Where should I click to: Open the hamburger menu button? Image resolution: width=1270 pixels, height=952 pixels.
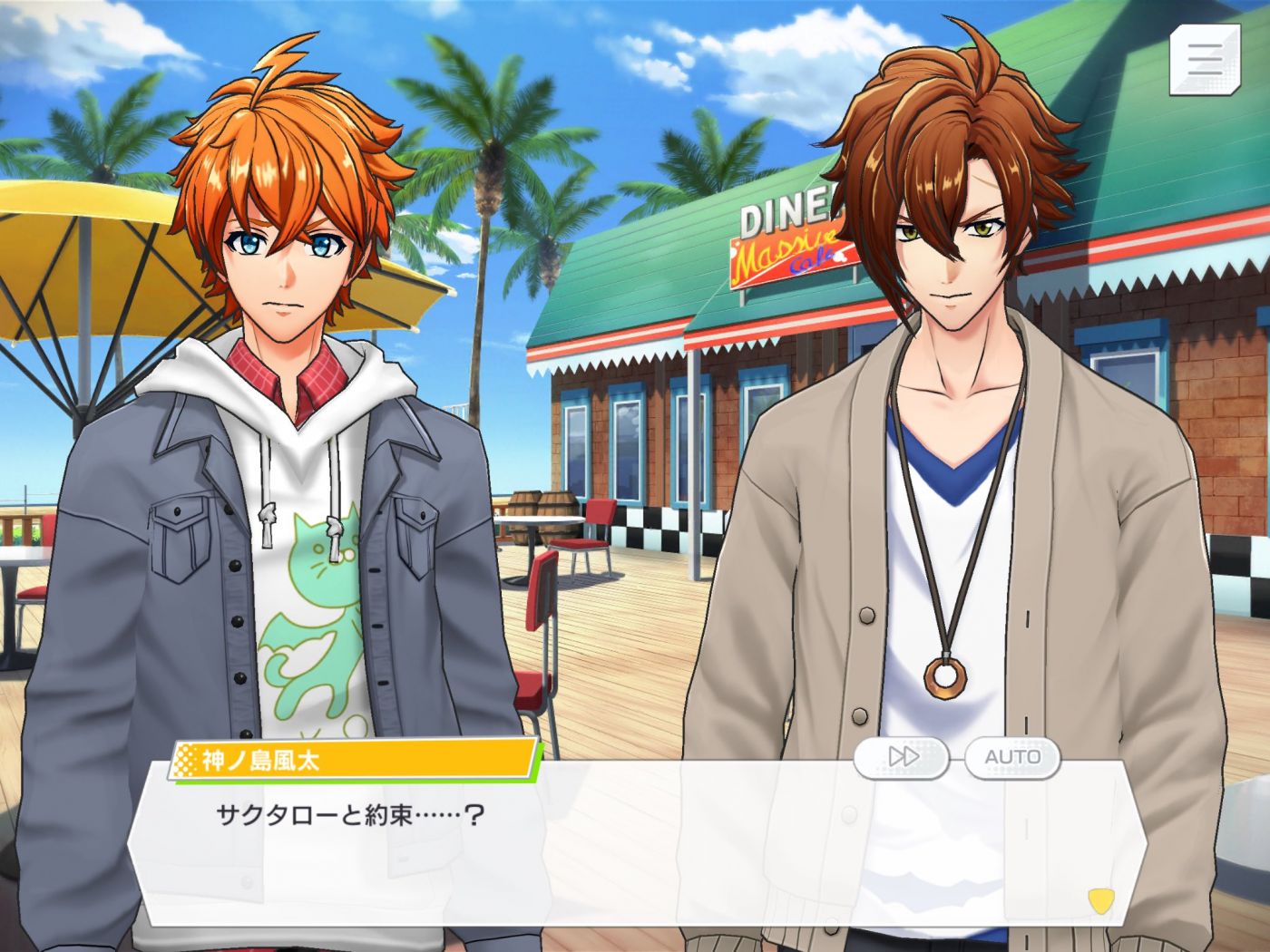1205,59
